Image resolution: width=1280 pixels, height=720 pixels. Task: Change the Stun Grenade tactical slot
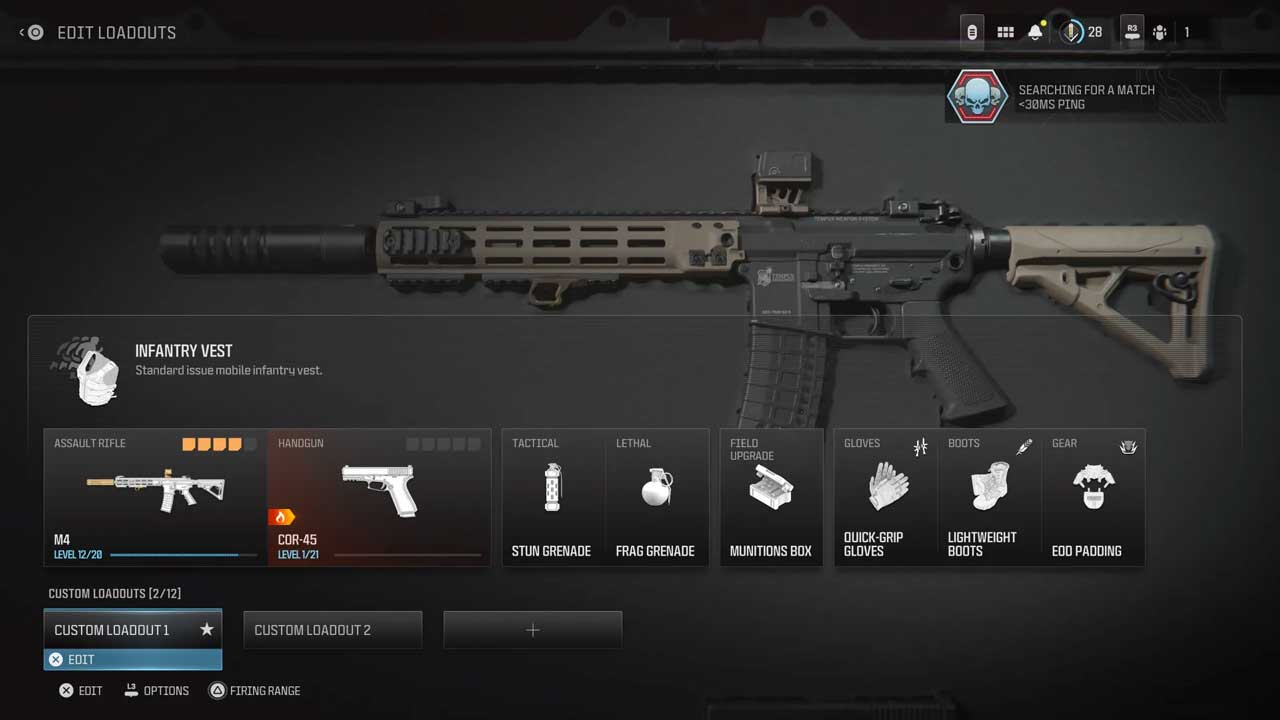tap(552, 497)
